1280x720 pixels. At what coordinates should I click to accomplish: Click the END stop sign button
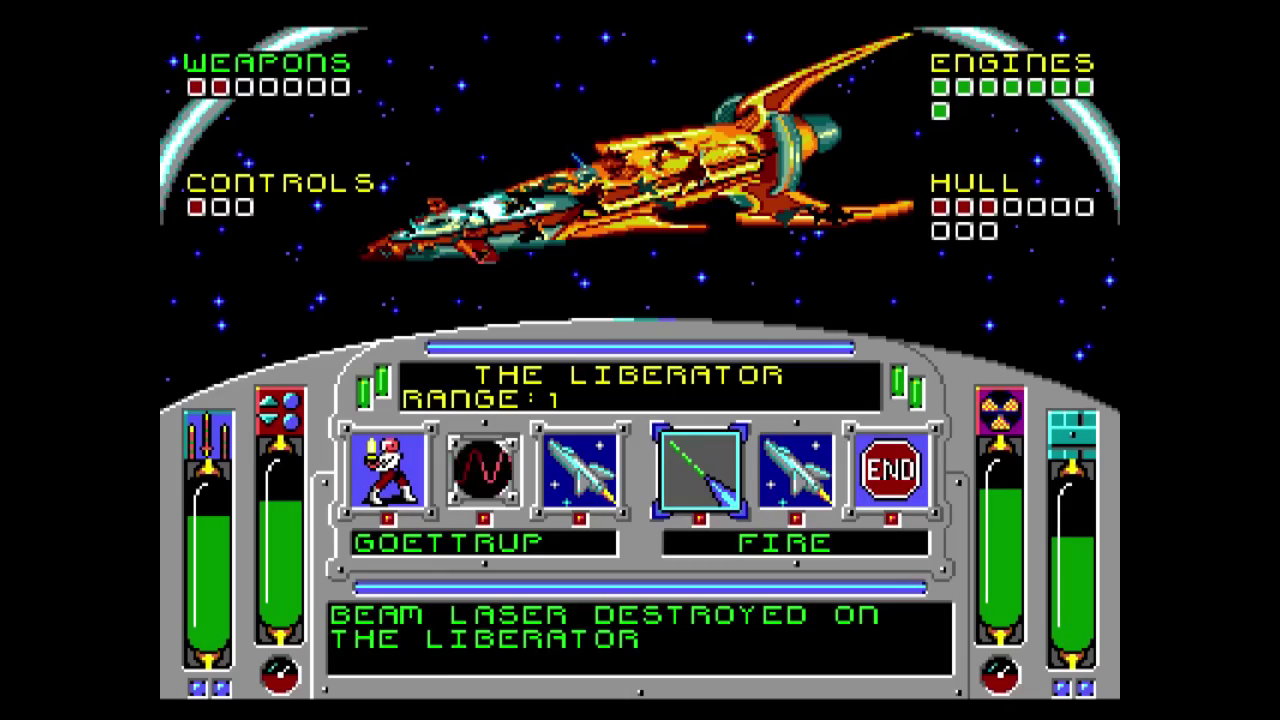[x=891, y=469]
